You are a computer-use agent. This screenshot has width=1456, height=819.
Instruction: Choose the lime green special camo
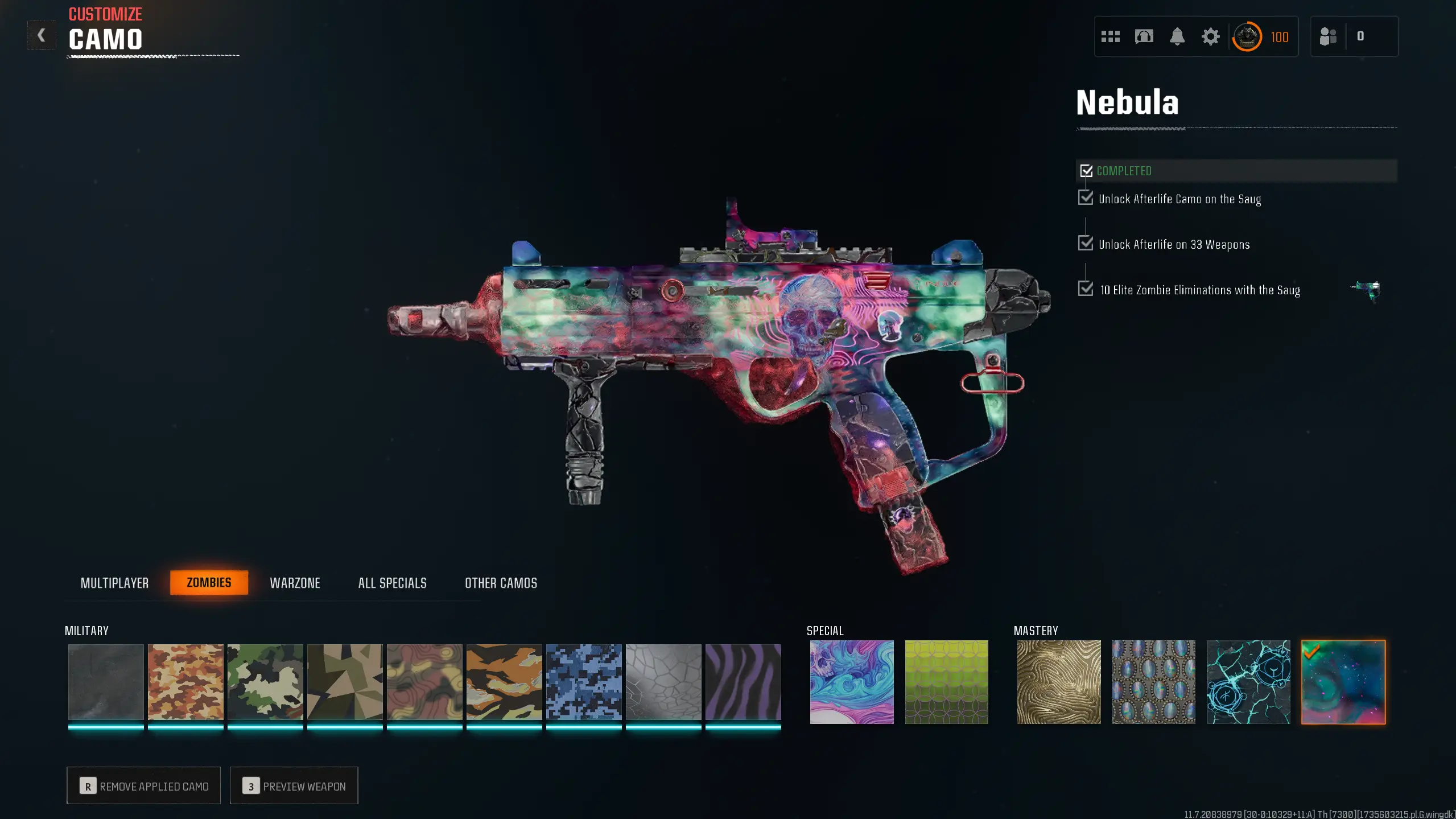point(946,682)
